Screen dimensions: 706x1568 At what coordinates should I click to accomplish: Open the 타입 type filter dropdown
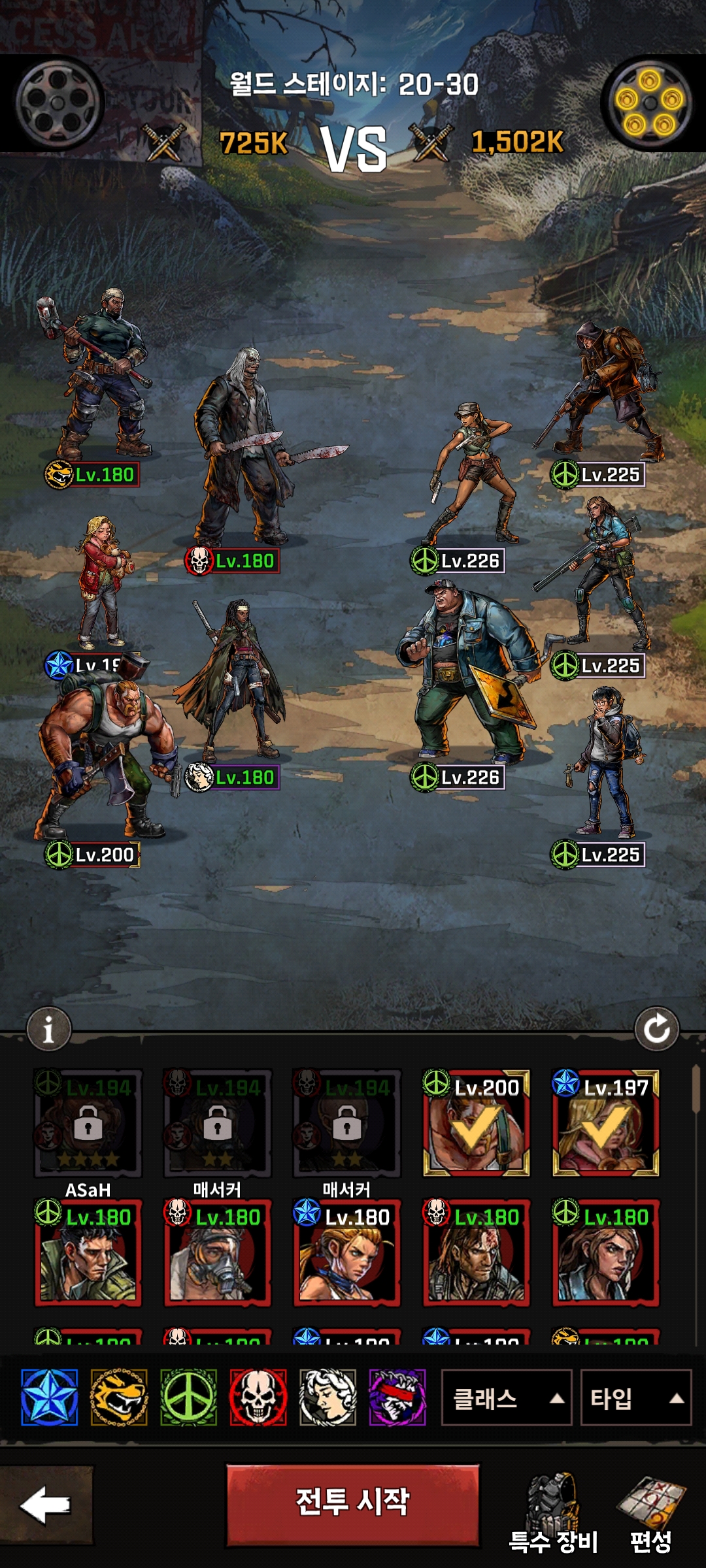coord(635,1398)
